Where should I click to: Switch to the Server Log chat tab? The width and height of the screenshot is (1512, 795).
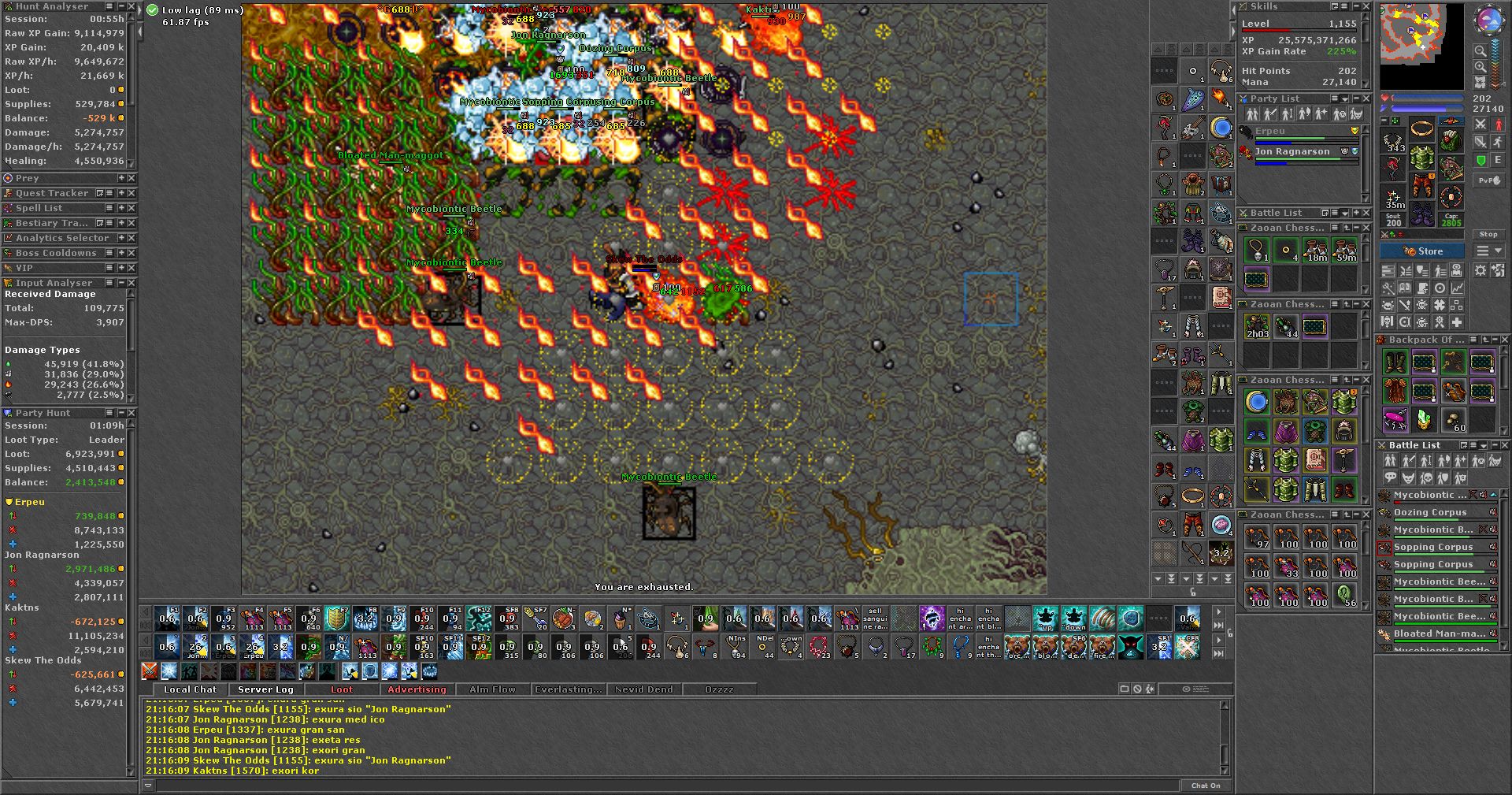pyautogui.click(x=265, y=689)
